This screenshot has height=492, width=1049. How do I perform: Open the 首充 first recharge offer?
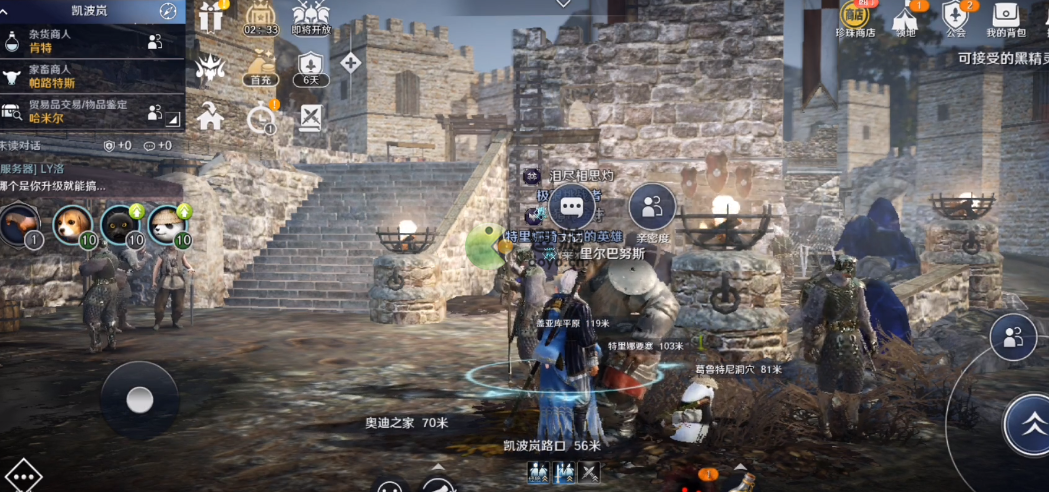(x=261, y=66)
